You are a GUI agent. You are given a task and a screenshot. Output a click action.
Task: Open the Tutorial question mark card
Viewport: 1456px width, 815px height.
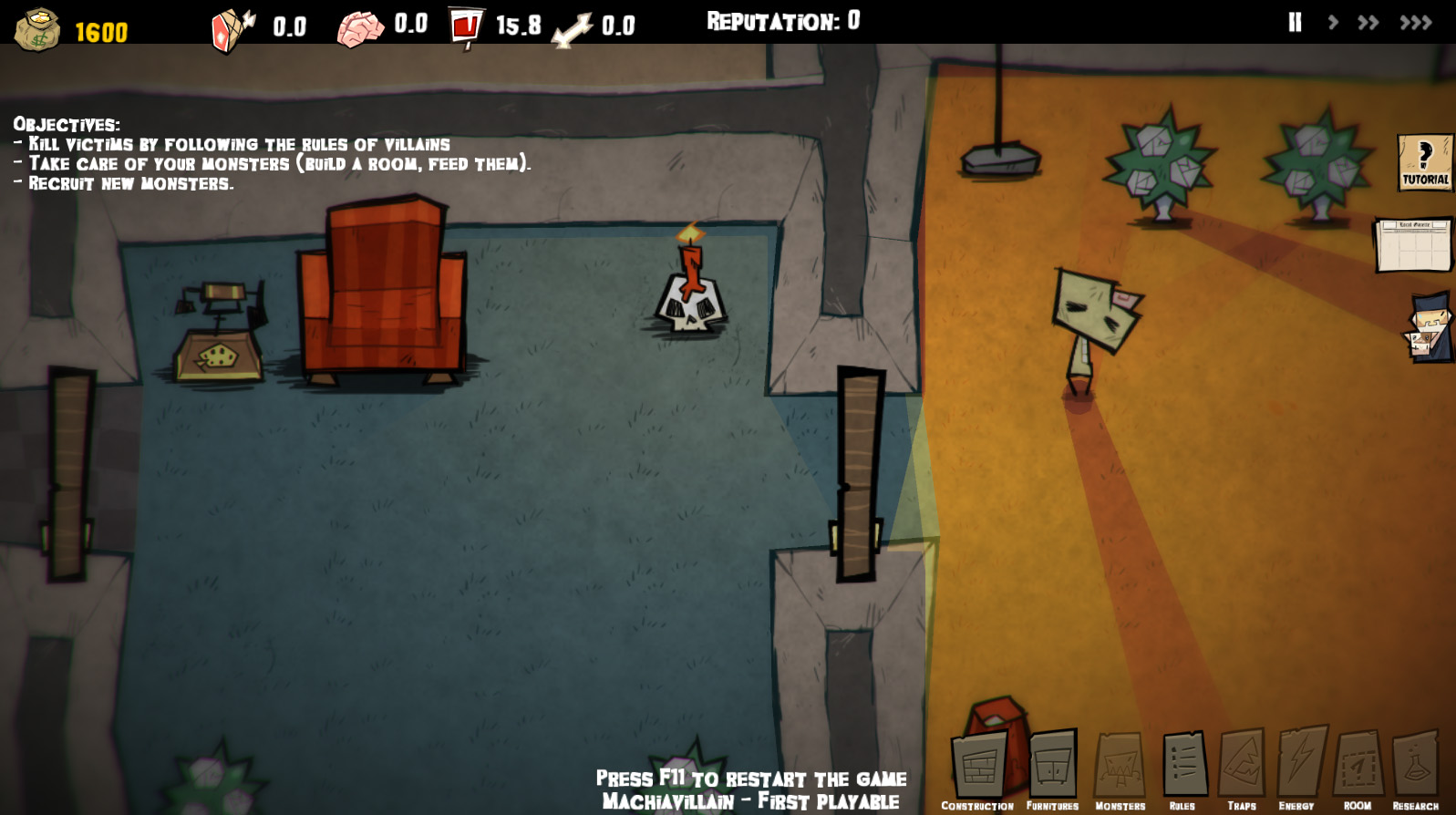[1425, 162]
